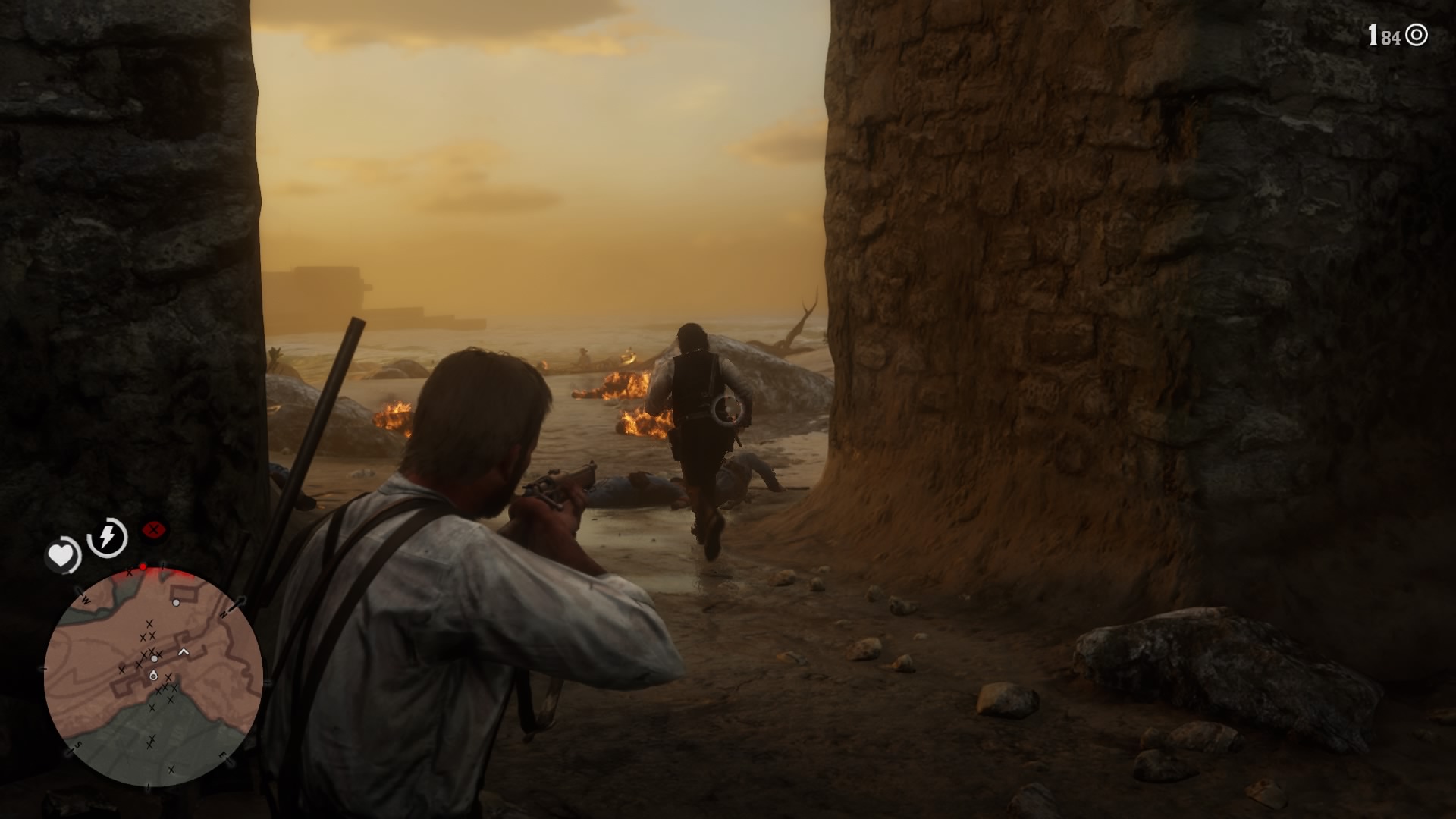Click the north compass tick on the minimap
The image size is (1456, 819).
pos(224,613)
